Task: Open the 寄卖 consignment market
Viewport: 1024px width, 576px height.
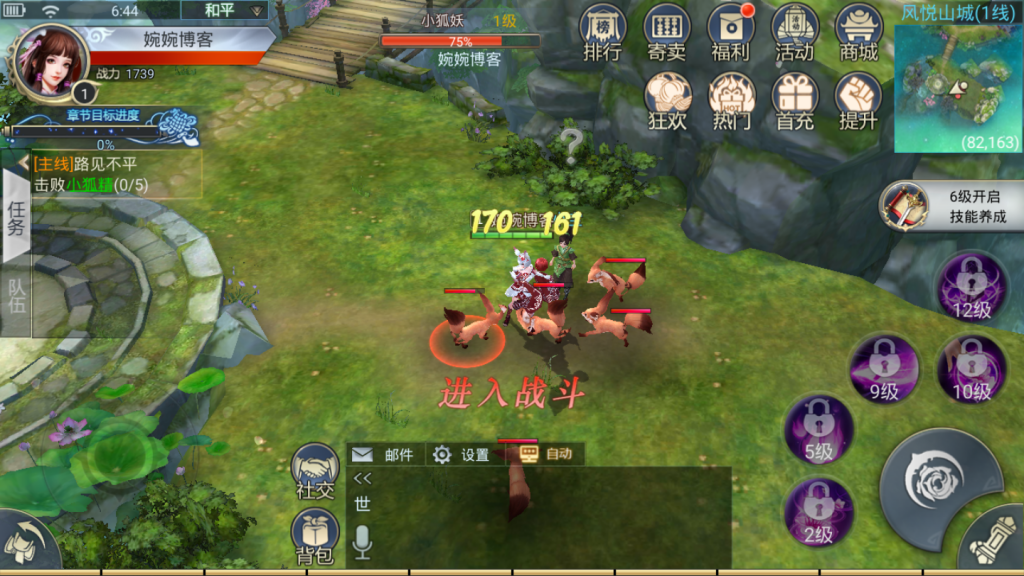Action: tap(666, 34)
